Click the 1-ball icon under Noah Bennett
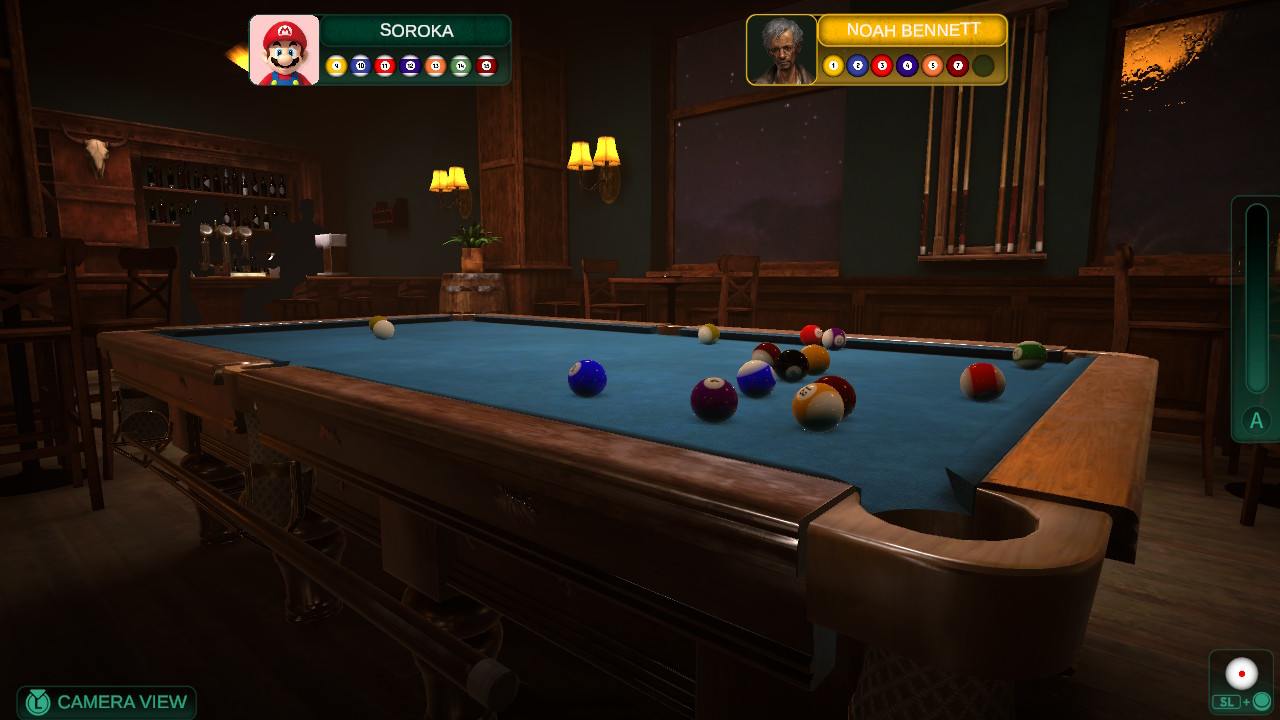The width and height of the screenshot is (1280, 720). 833,65
